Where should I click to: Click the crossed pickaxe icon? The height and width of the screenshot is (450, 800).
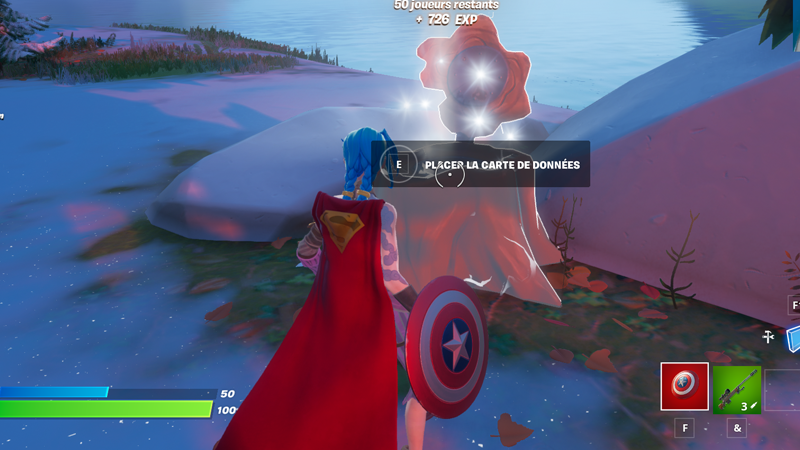769,338
